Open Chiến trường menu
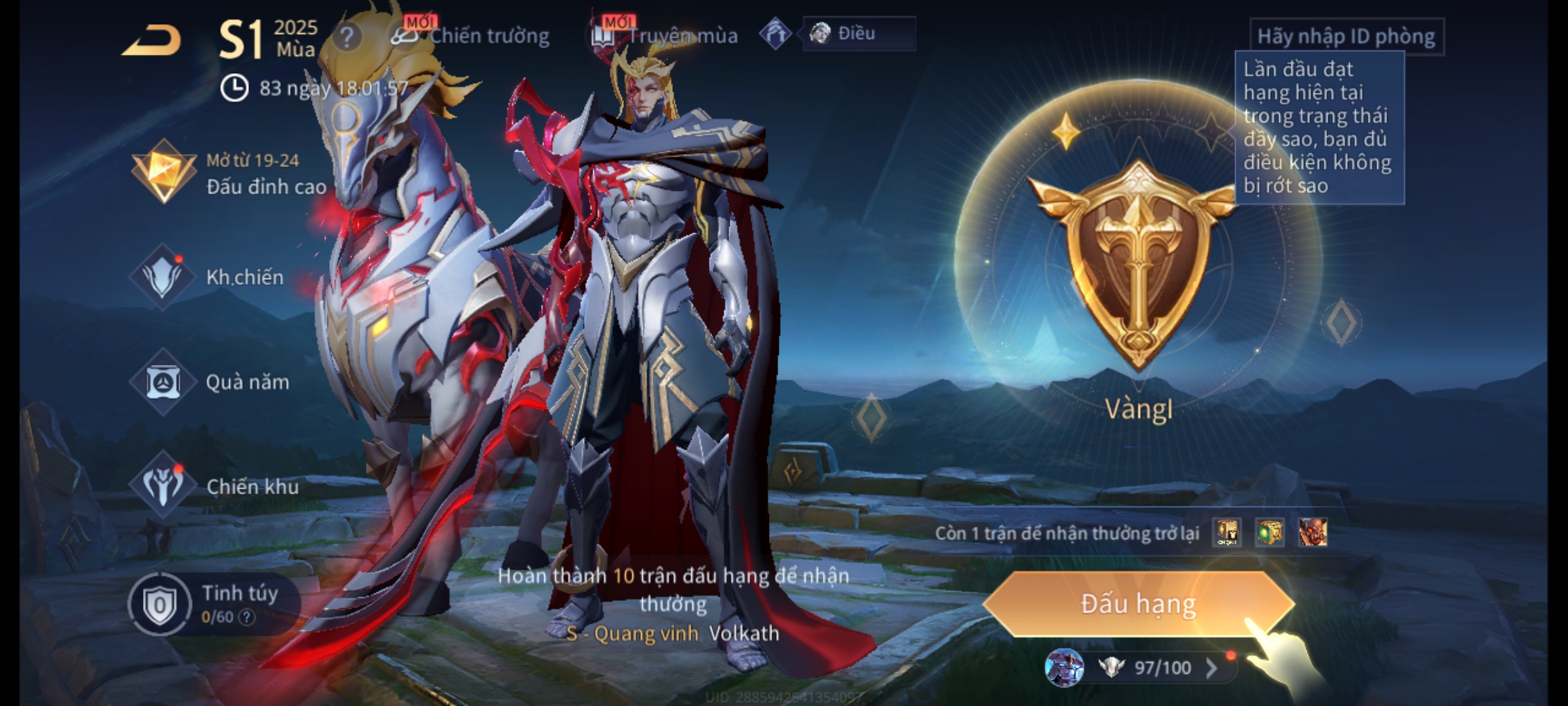 (x=472, y=35)
